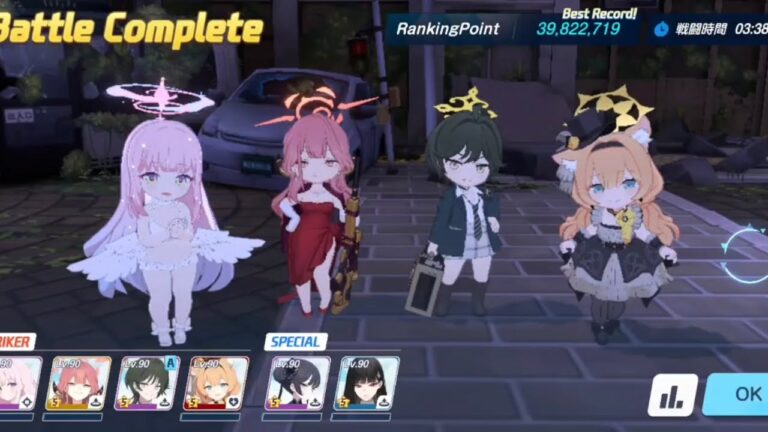Select the dark-green-haired striker portrait

click(147, 384)
